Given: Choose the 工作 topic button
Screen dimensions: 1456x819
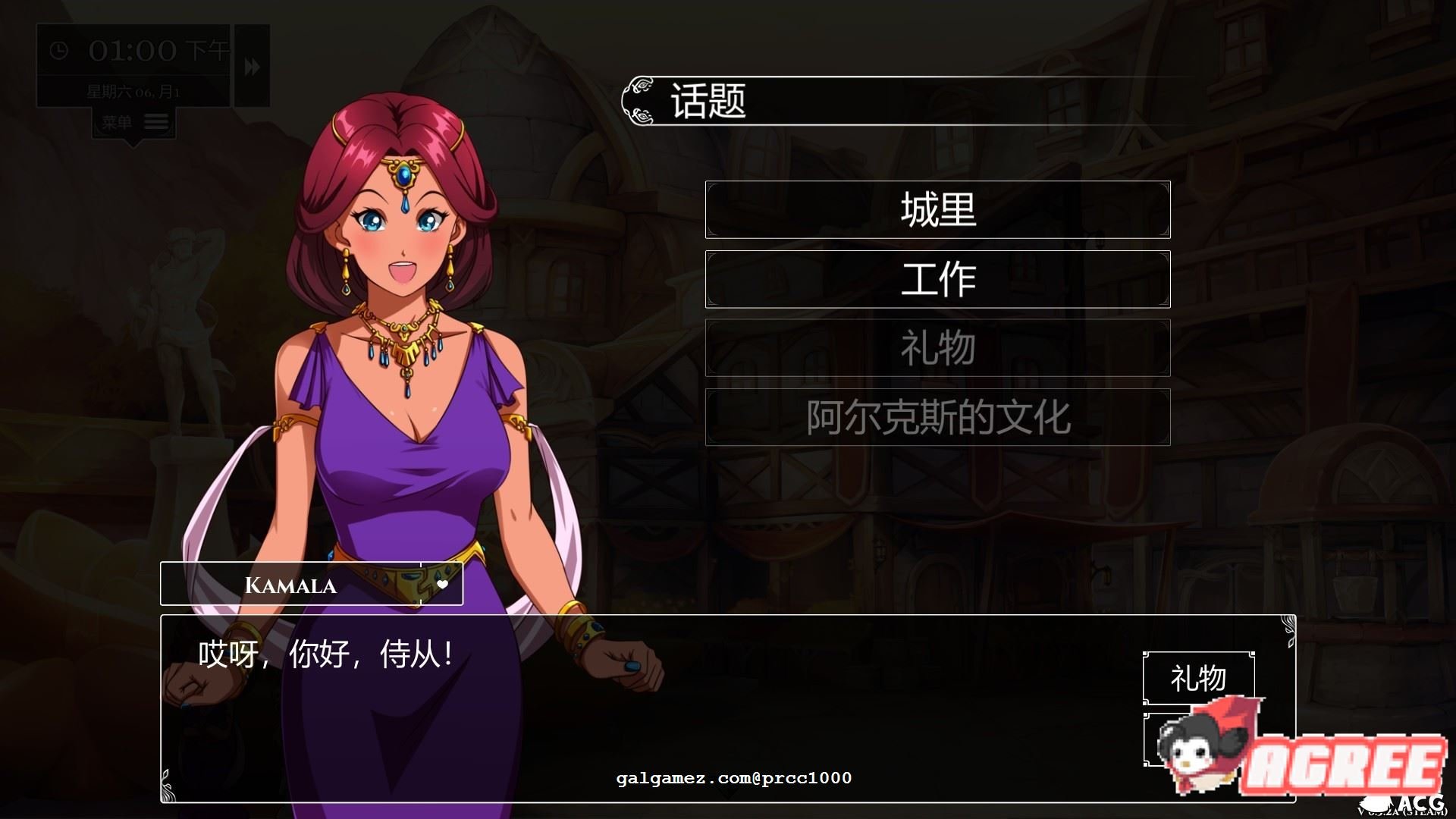Looking at the screenshot, I should (x=937, y=278).
